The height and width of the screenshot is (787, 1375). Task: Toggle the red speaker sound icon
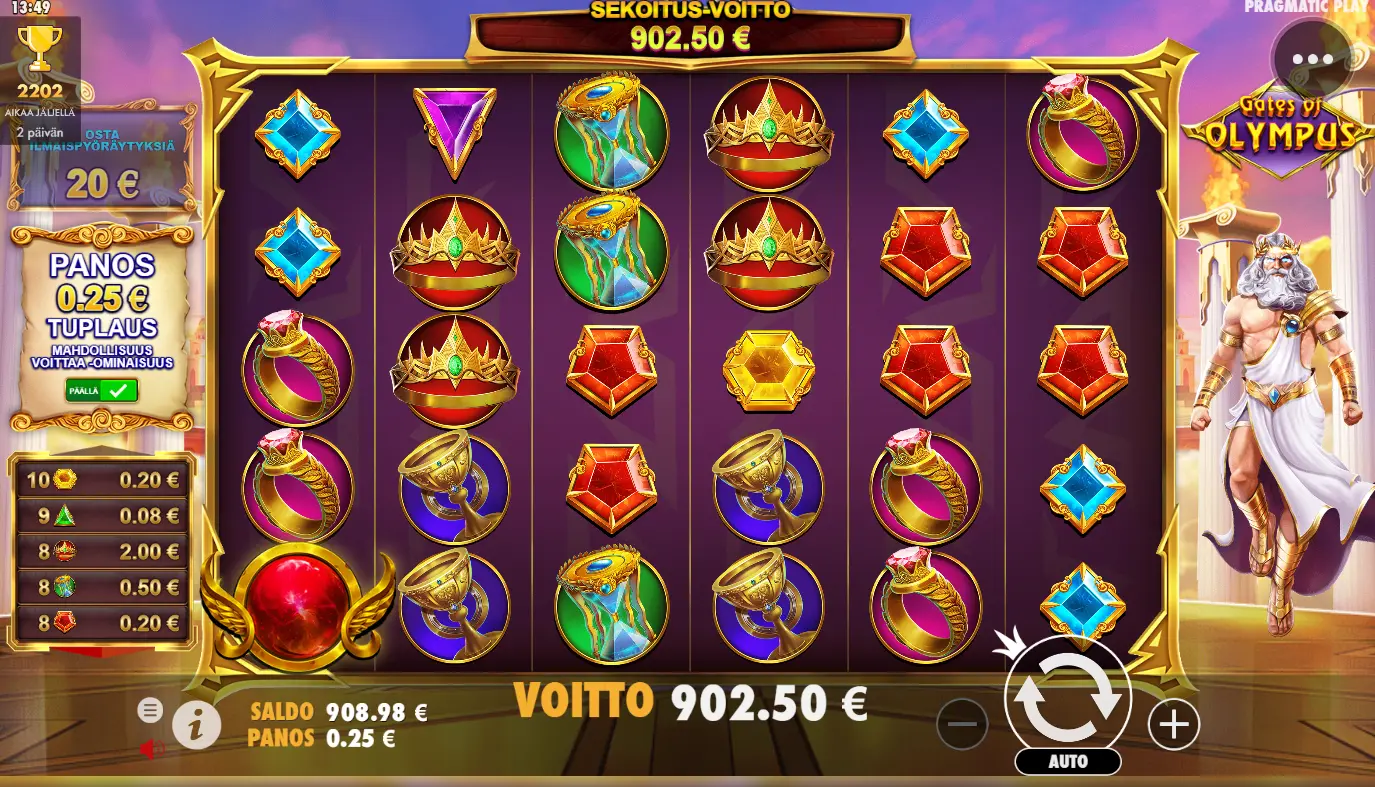tap(151, 748)
